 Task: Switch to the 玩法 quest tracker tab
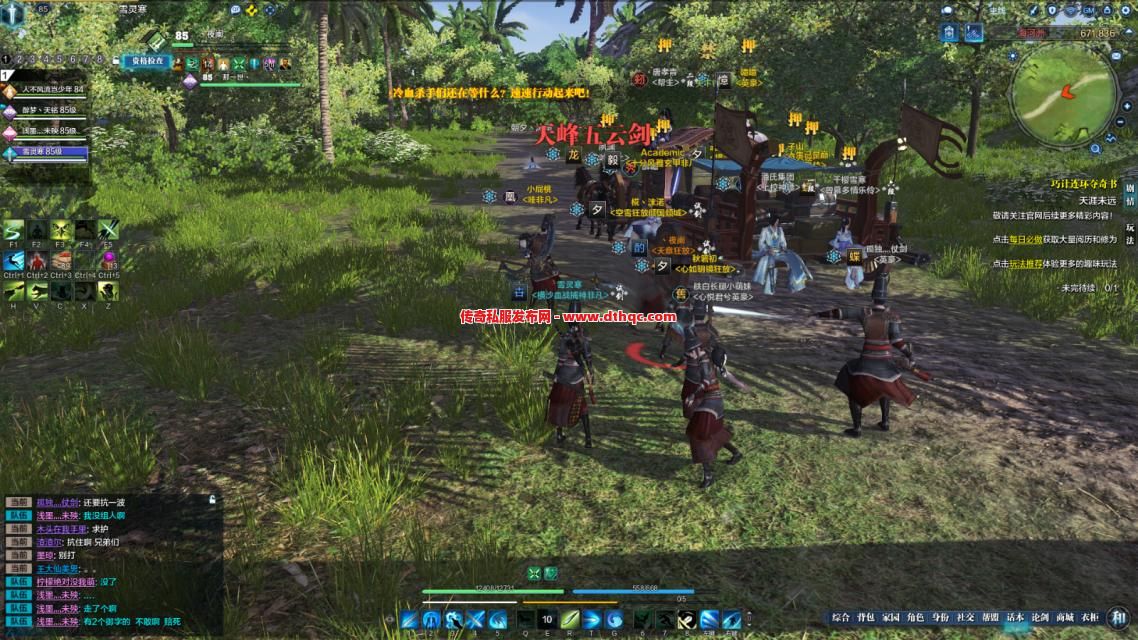(x=1130, y=234)
